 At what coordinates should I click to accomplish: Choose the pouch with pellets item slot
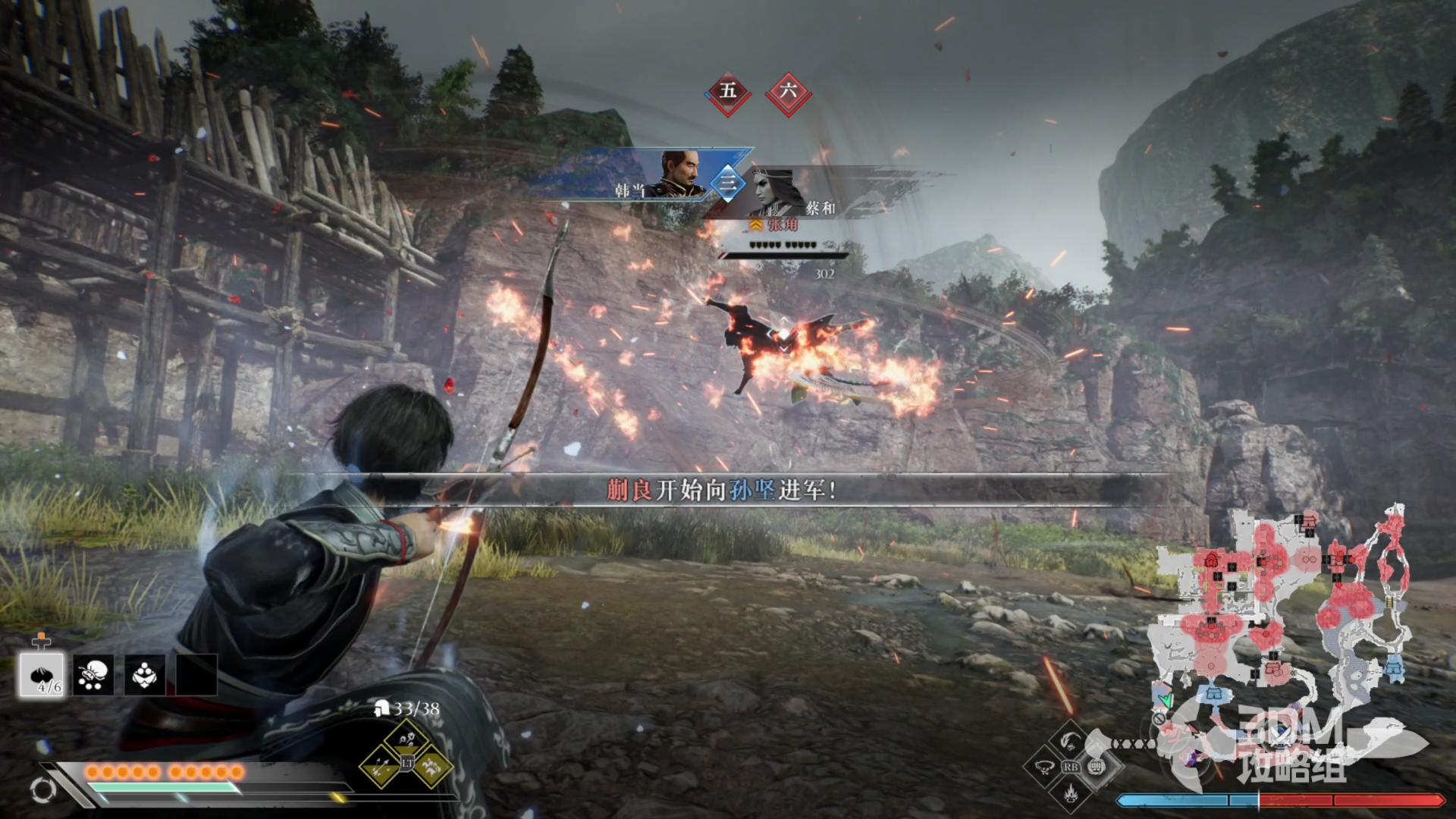click(x=93, y=674)
